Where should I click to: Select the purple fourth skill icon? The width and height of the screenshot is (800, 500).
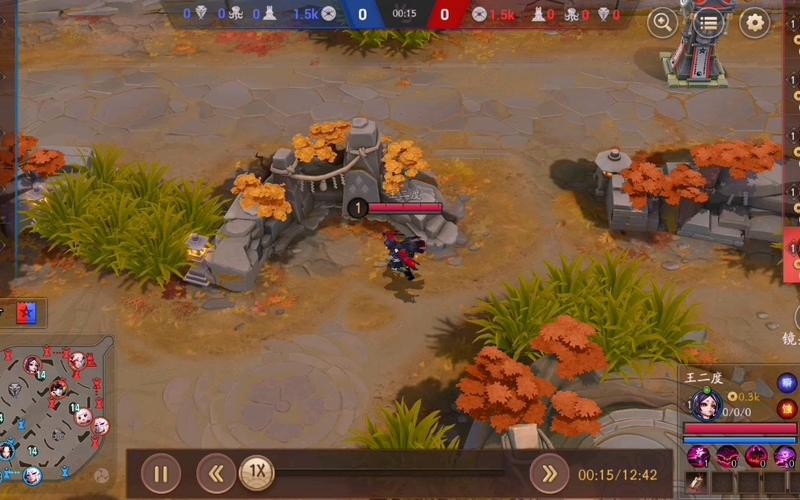click(784, 457)
